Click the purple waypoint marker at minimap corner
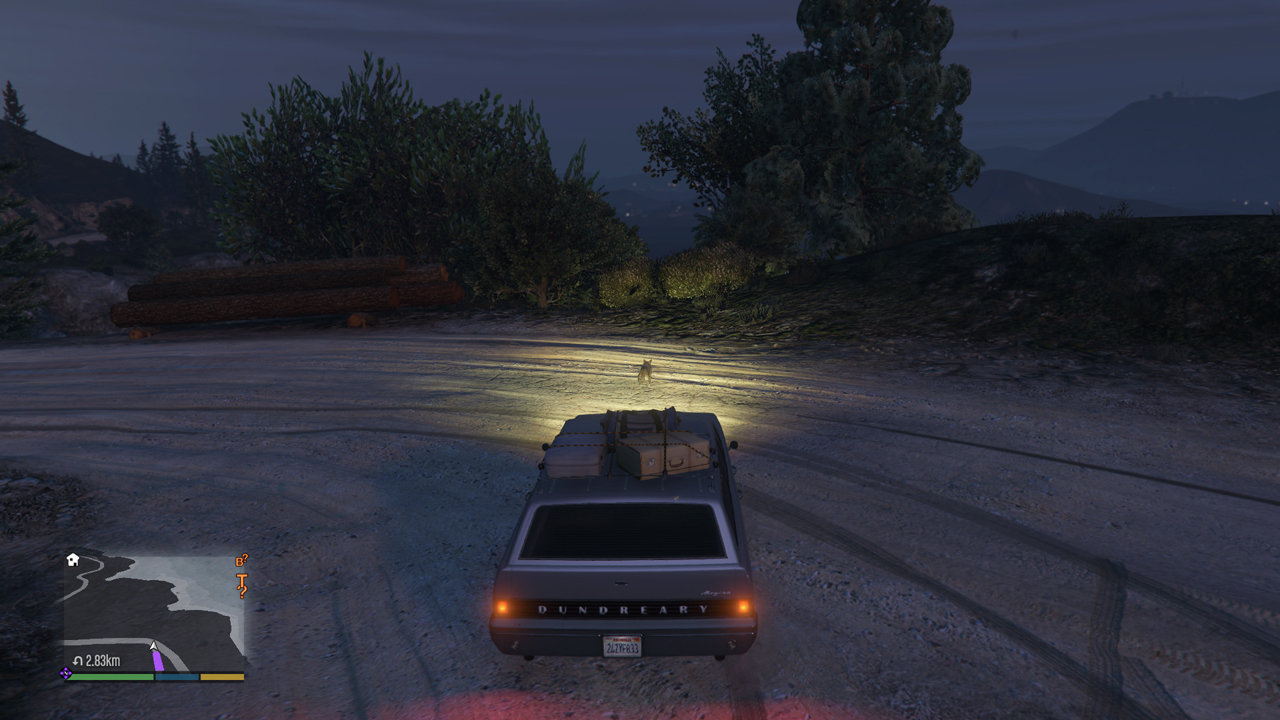 (x=66, y=674)
